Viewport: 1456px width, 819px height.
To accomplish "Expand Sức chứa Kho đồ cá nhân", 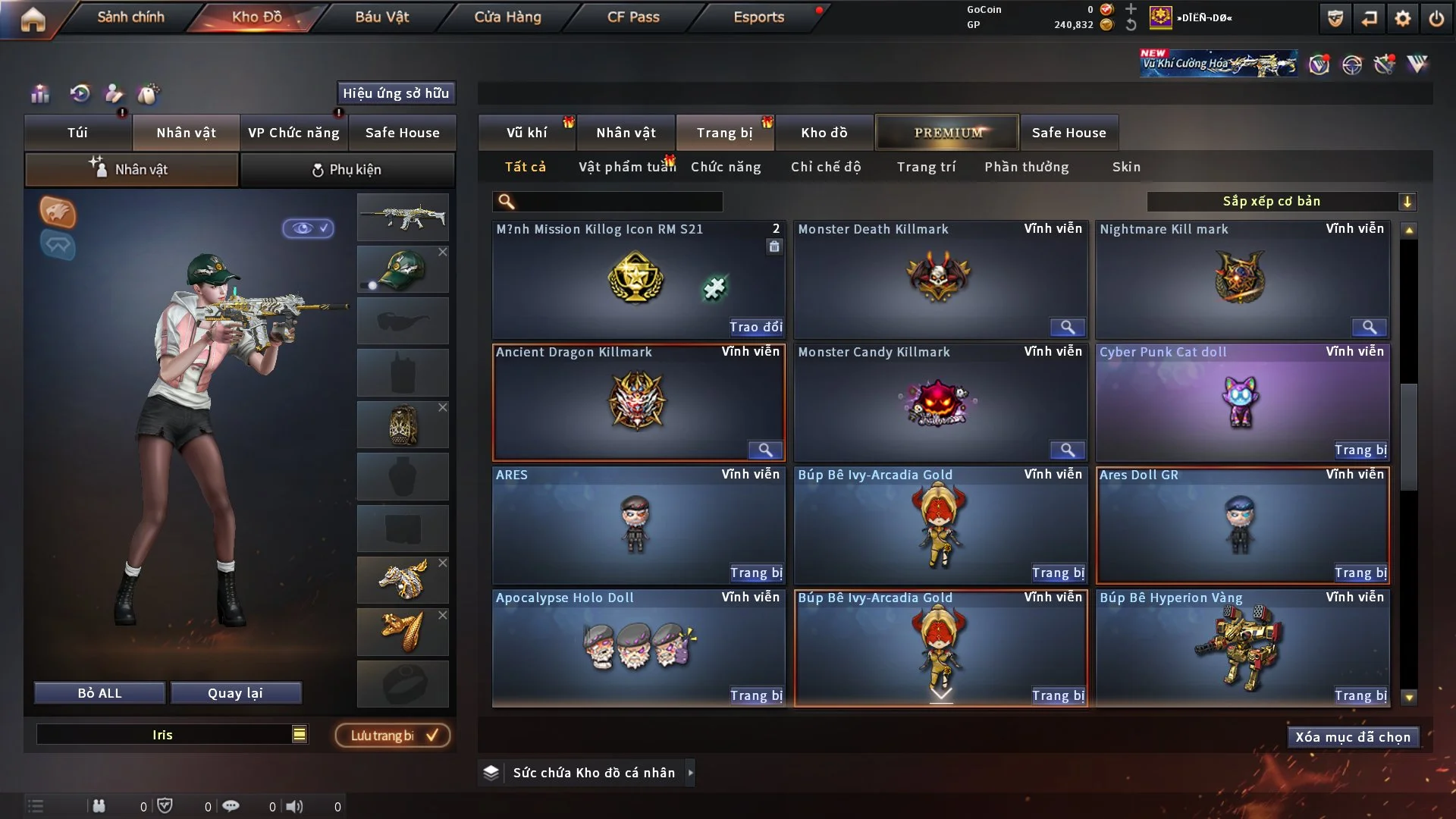I will pyautogui.click(x=690, y=773).
